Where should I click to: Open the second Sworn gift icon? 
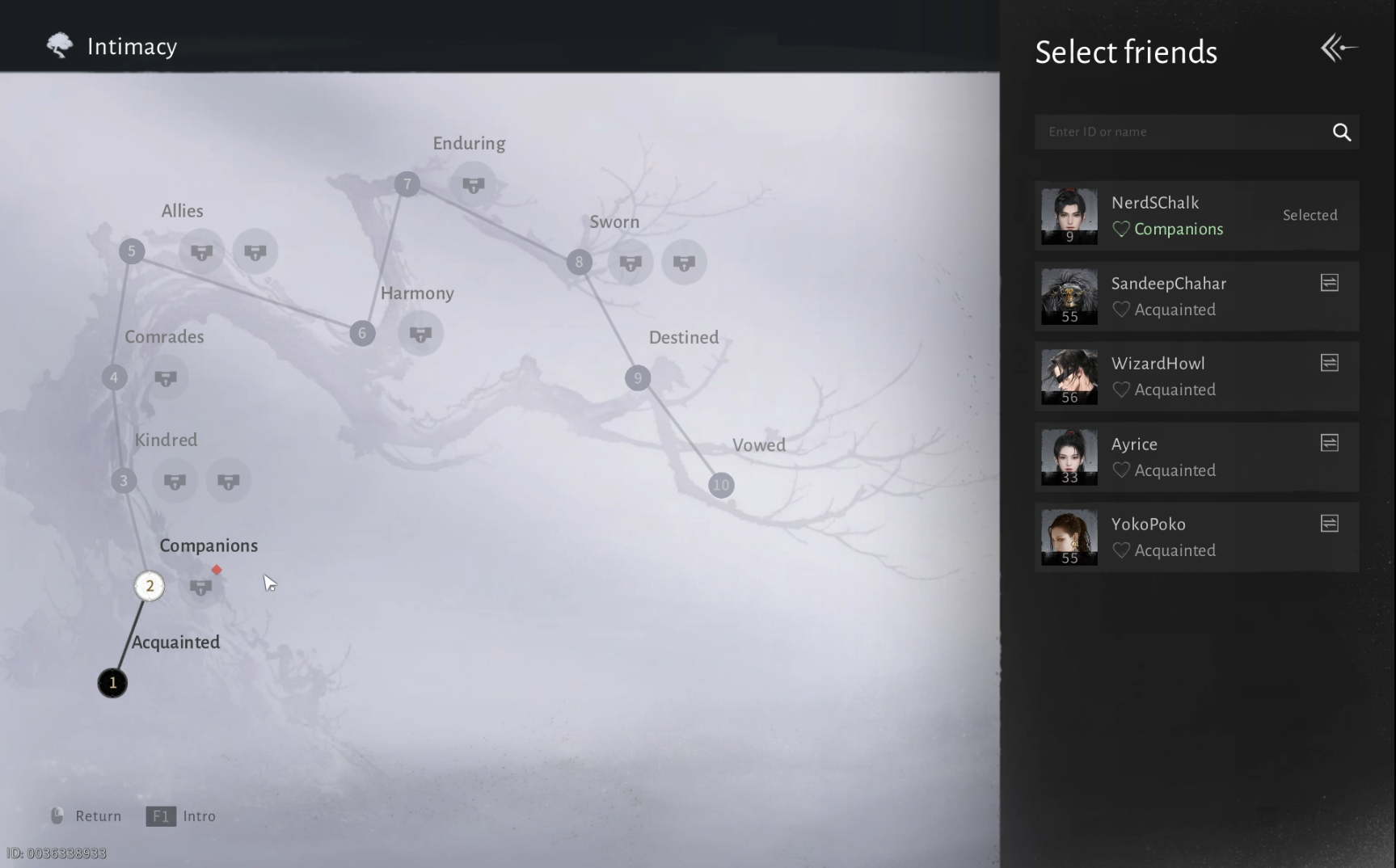(x=684, y=262)
